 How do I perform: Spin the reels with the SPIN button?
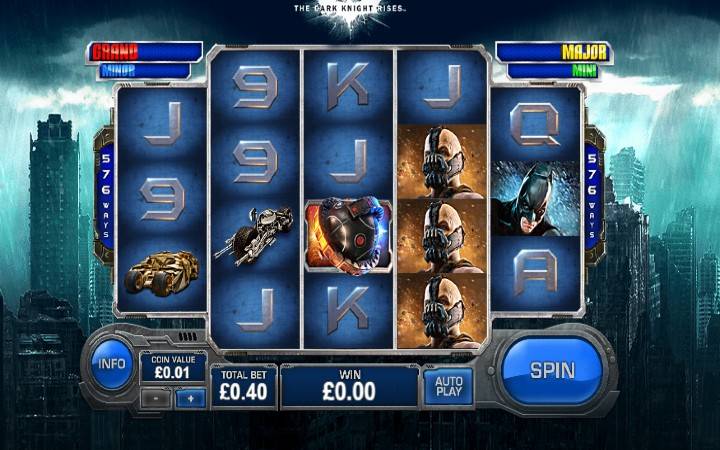click(x=552, y=370)
